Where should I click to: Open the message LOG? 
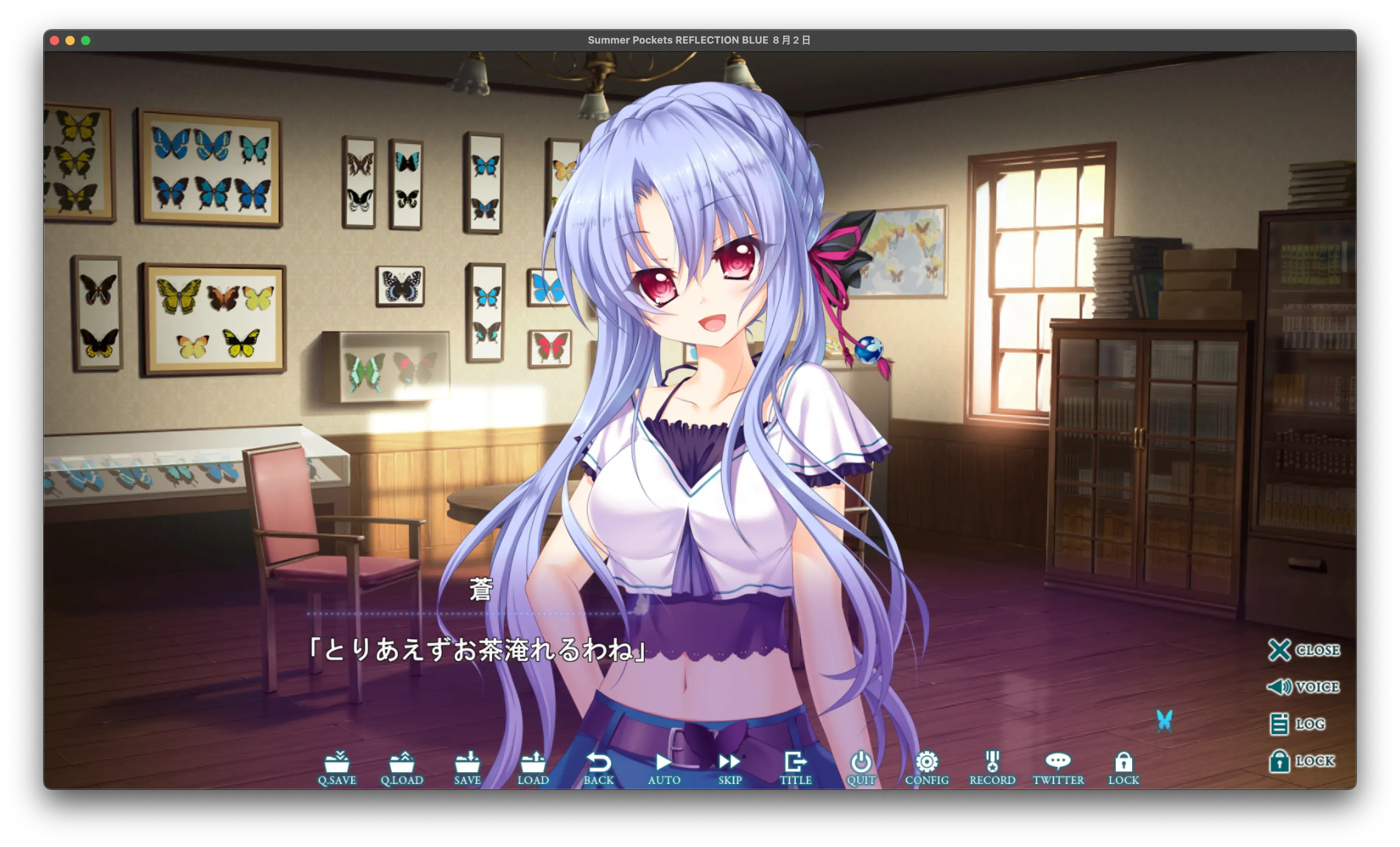pos(1298,724)
